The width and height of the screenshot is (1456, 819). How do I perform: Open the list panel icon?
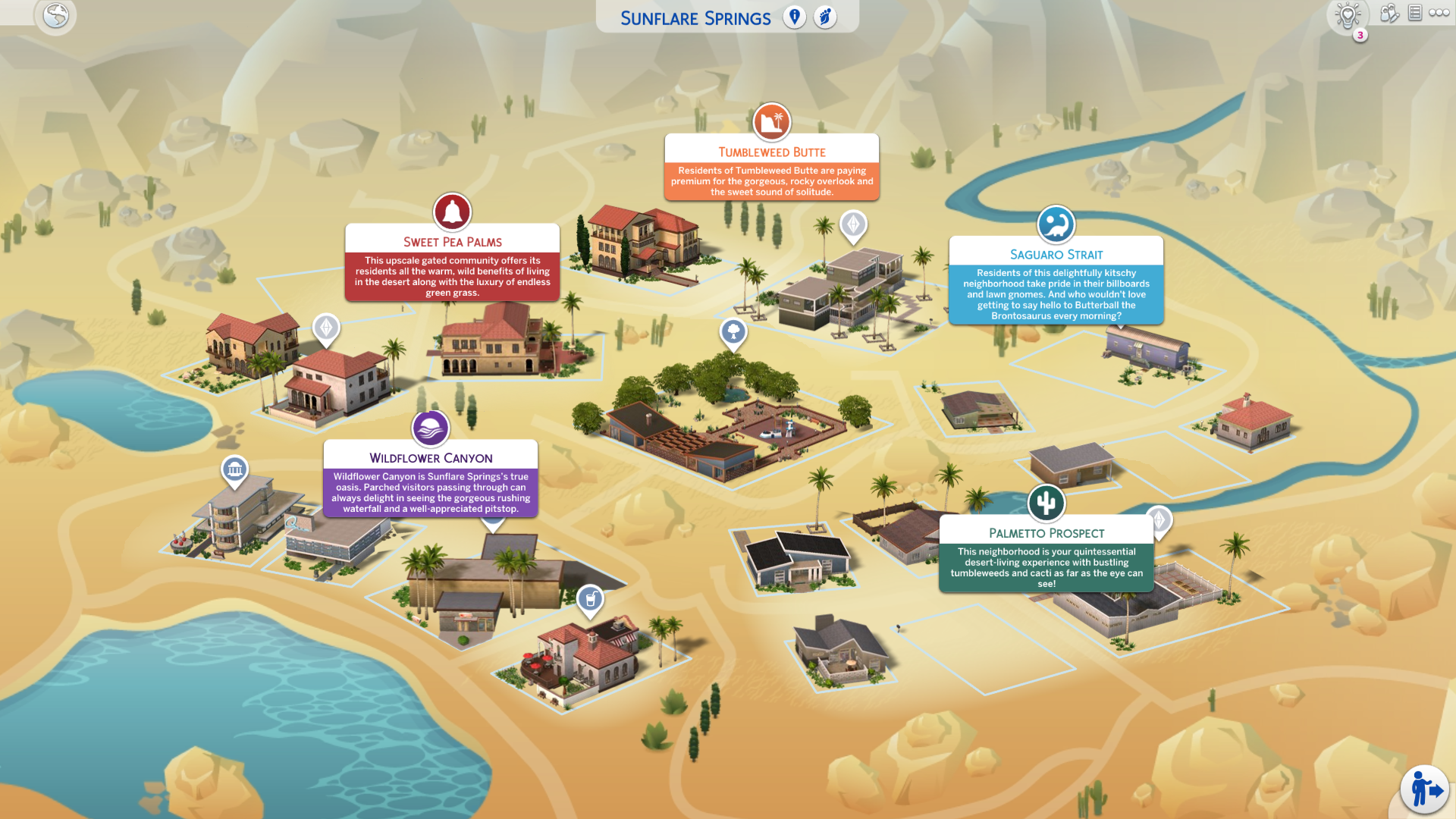[1415, 13]
